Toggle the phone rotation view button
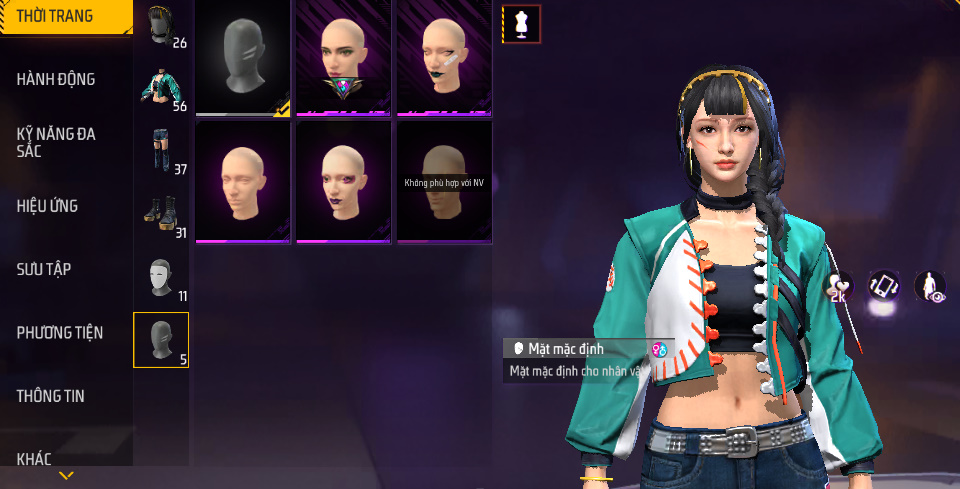Image resolution: width=960 pixels, height=489 pixels. (884, 286)
